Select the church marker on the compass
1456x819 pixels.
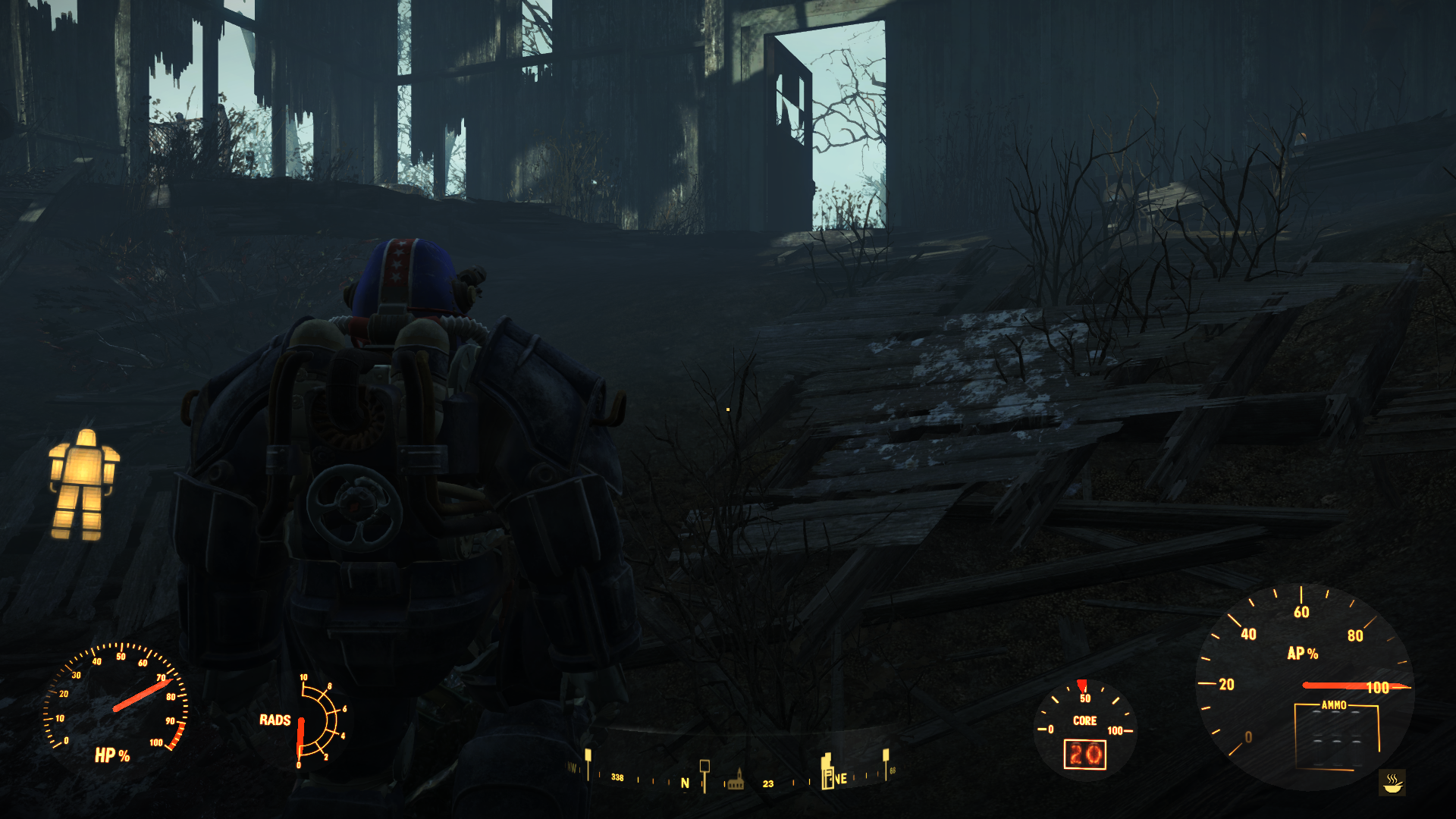735,780
